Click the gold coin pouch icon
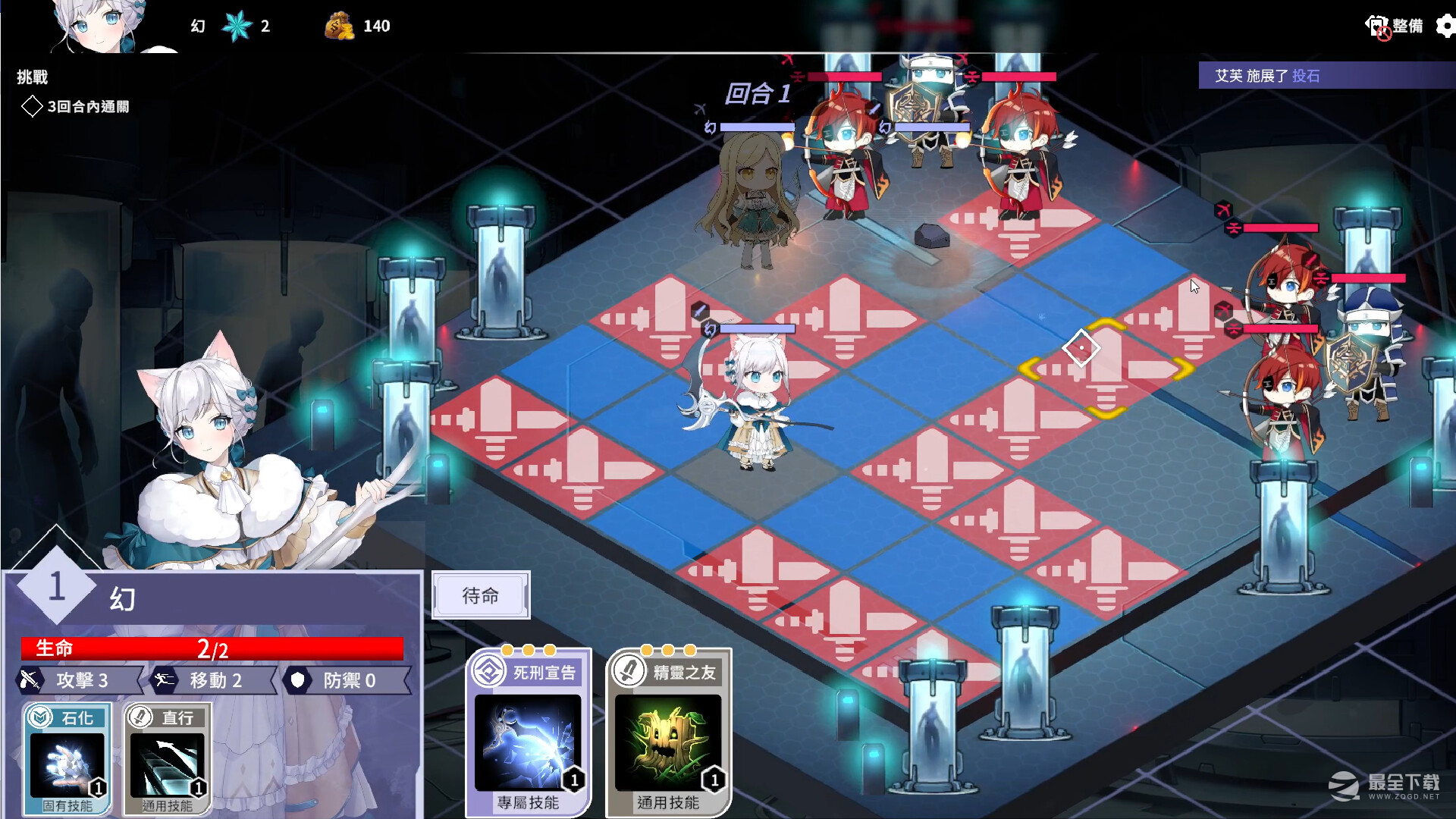 pyautogui.click(x=339, y=25)
